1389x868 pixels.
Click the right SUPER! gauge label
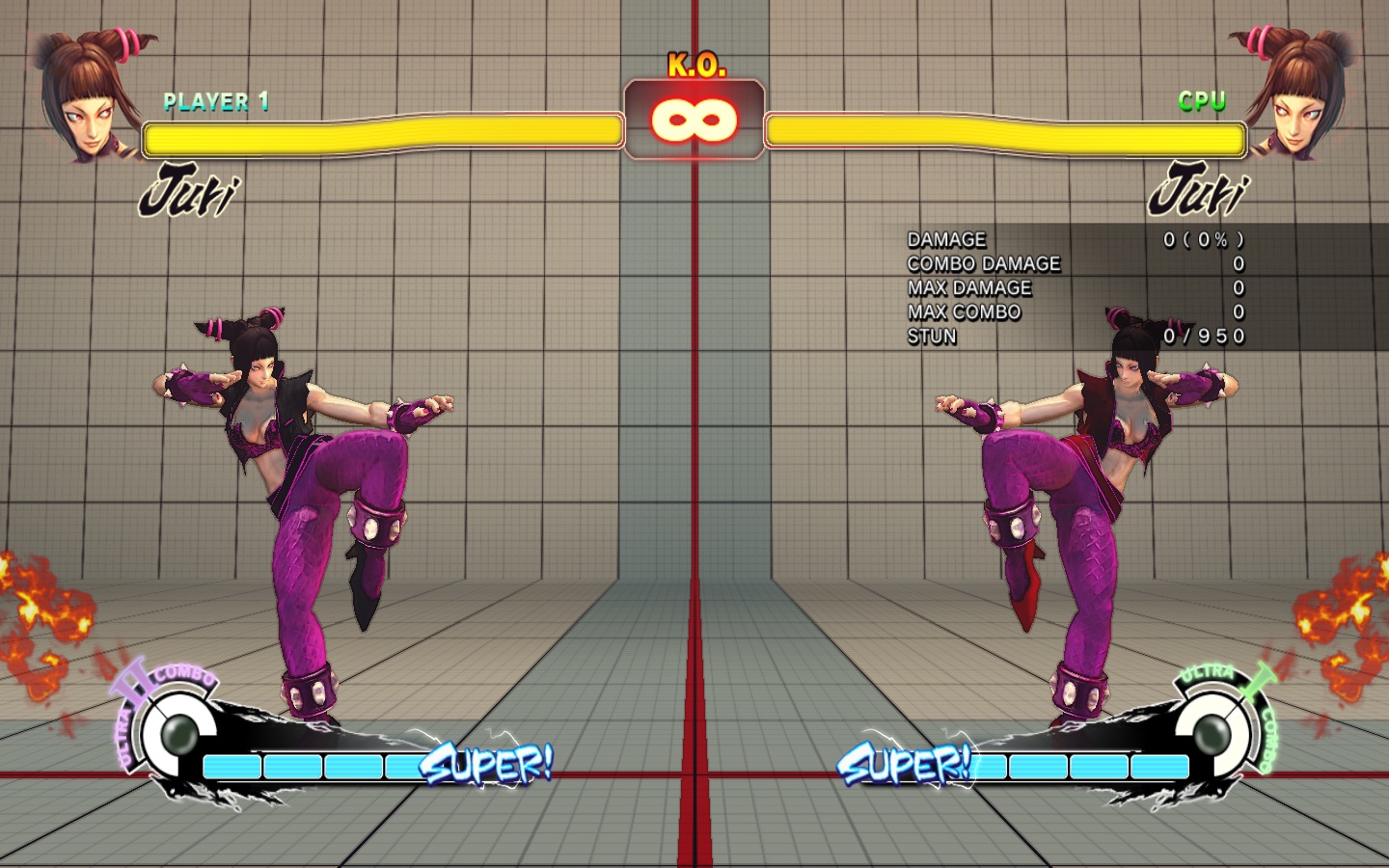tap(907, 767)
